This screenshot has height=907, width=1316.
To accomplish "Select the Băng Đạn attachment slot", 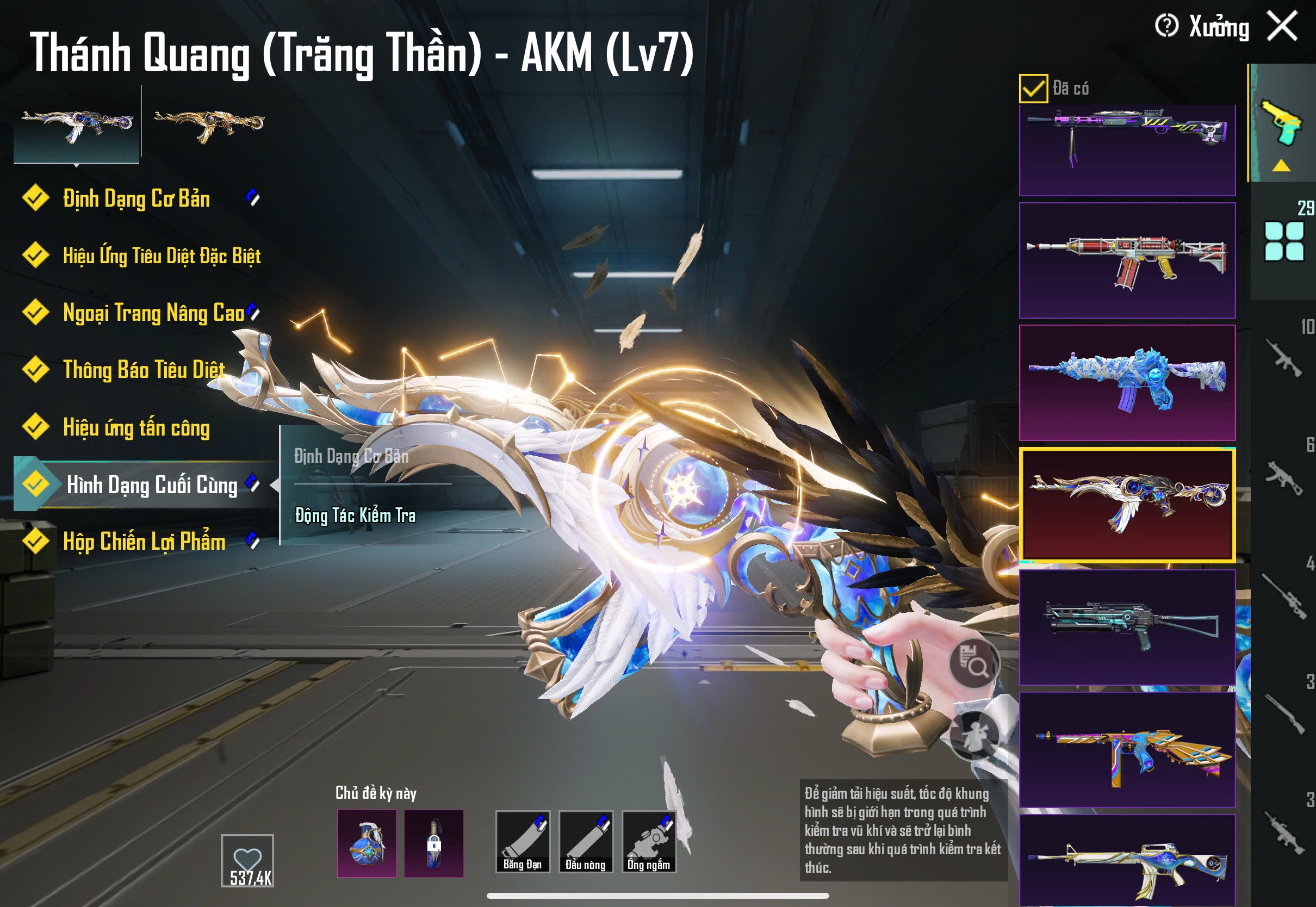I will (x=522, y=841).
